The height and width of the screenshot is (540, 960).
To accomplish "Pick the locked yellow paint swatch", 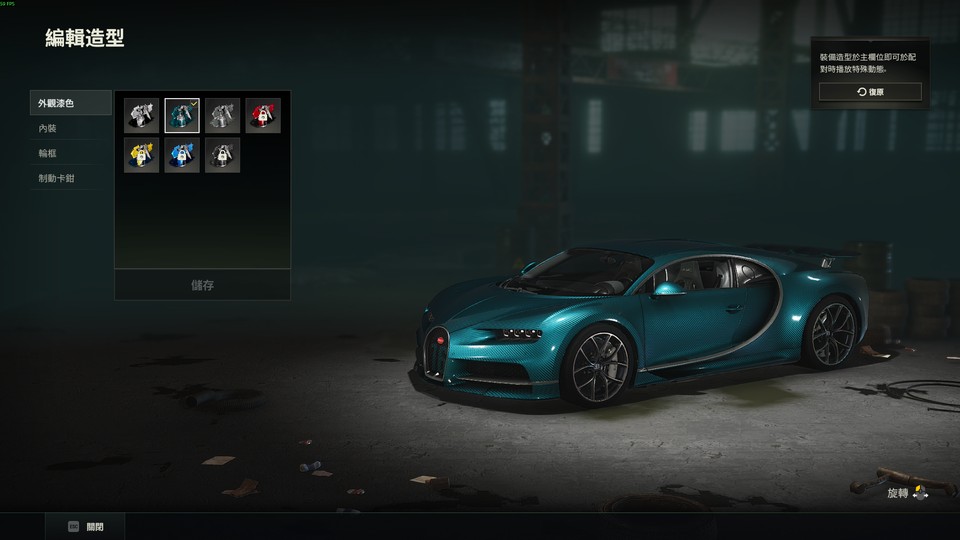I will (x=141, y=155).
